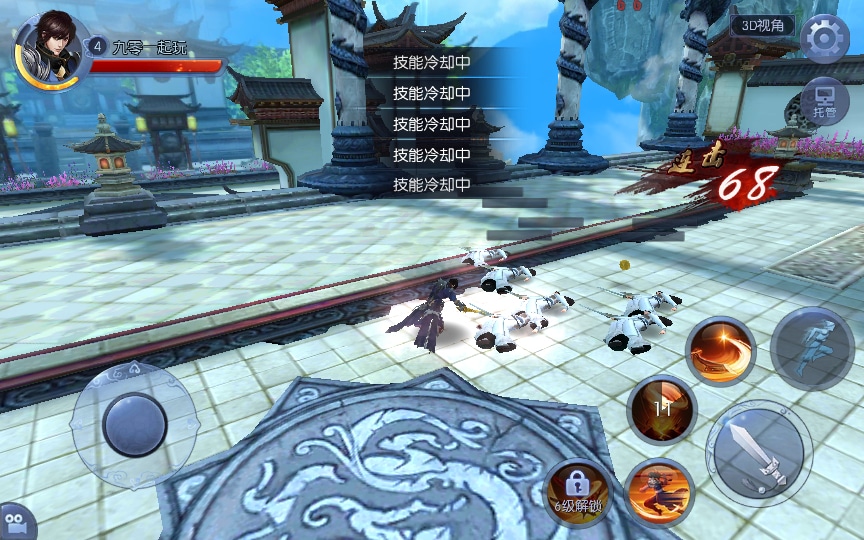864x540 pixels.
Task: Tap the player character portrait
Action: coord(46,48)
